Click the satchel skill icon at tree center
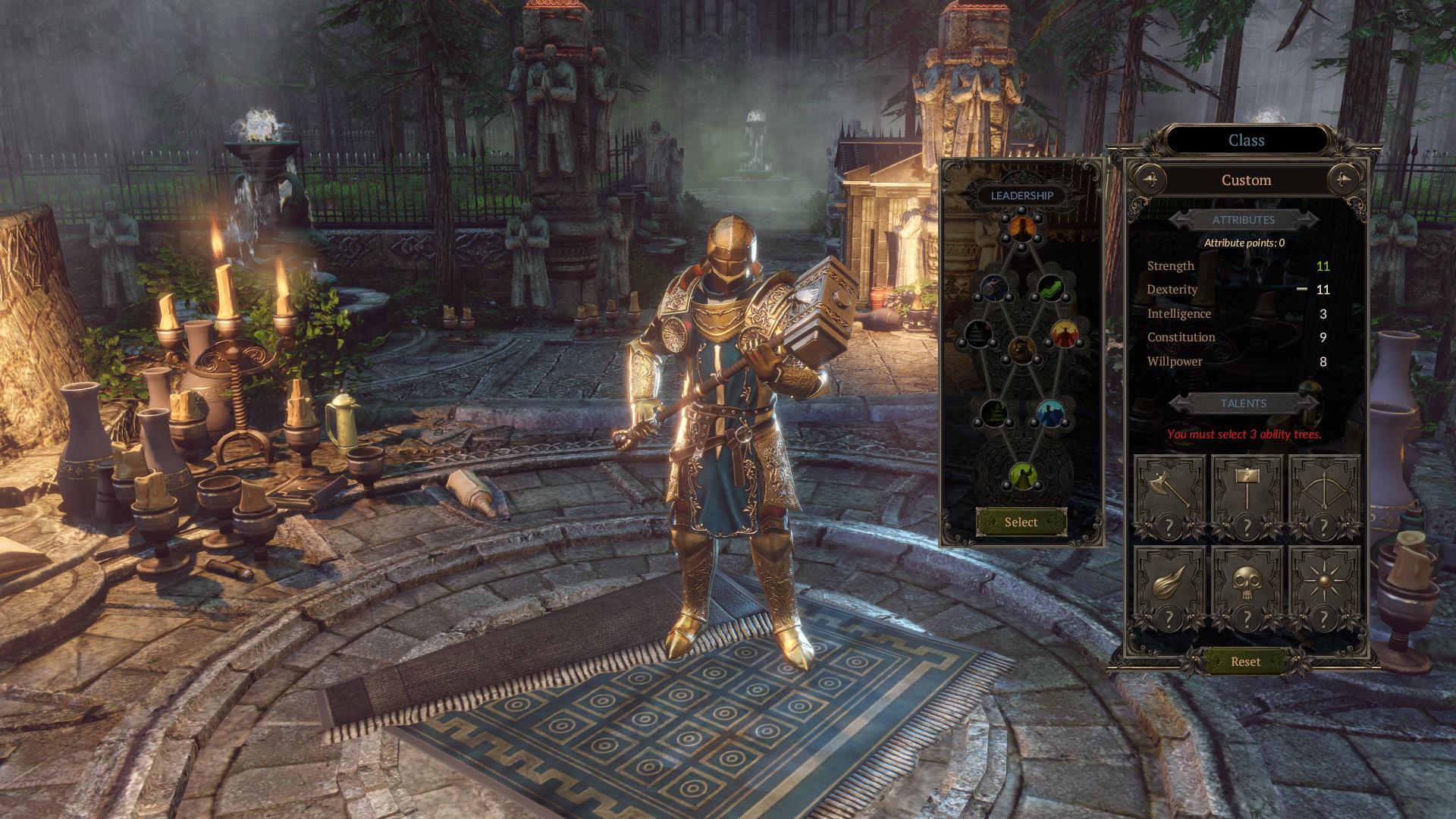The width and height of the screenshot is (1456, 819). [x=1024, y=351]
